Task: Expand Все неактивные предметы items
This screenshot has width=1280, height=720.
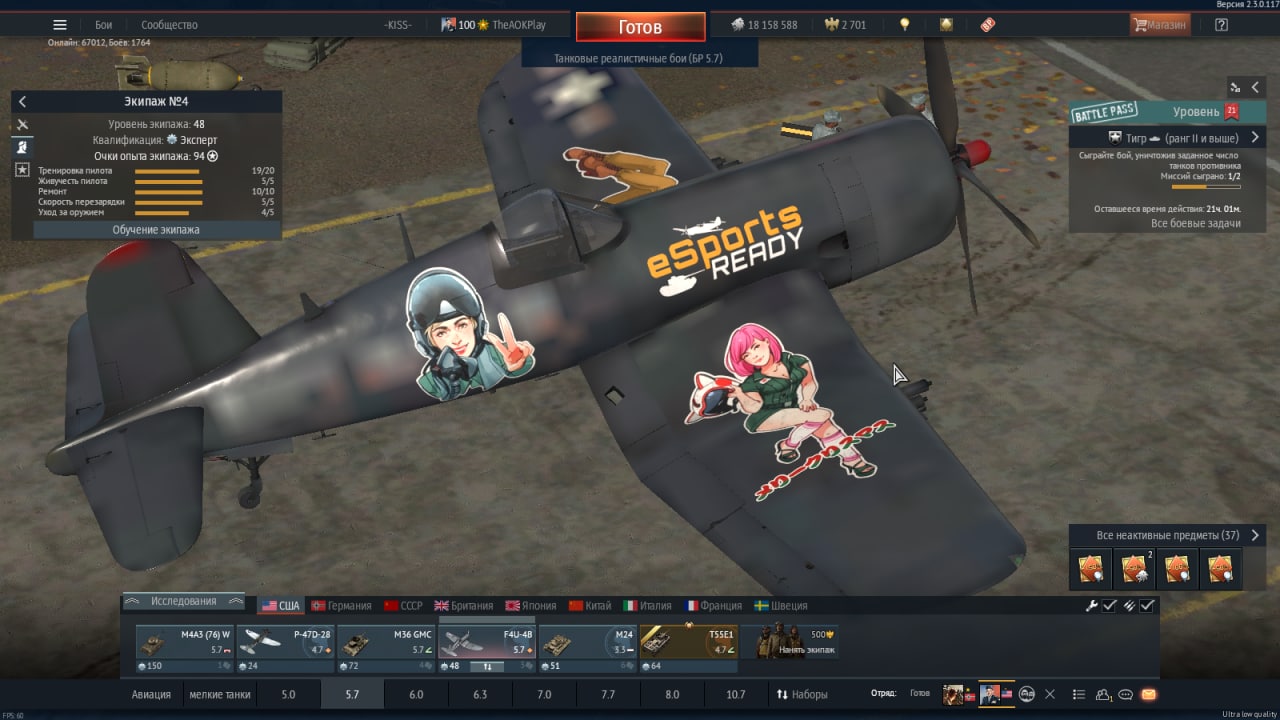Action: click(x=1167, y=535)
